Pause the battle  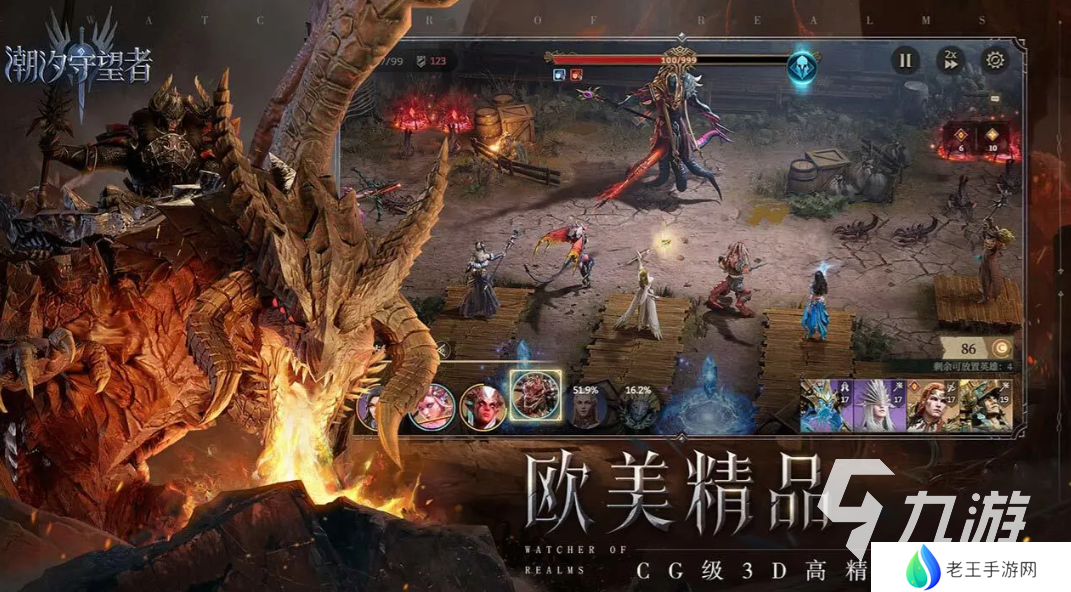(905, 60)
